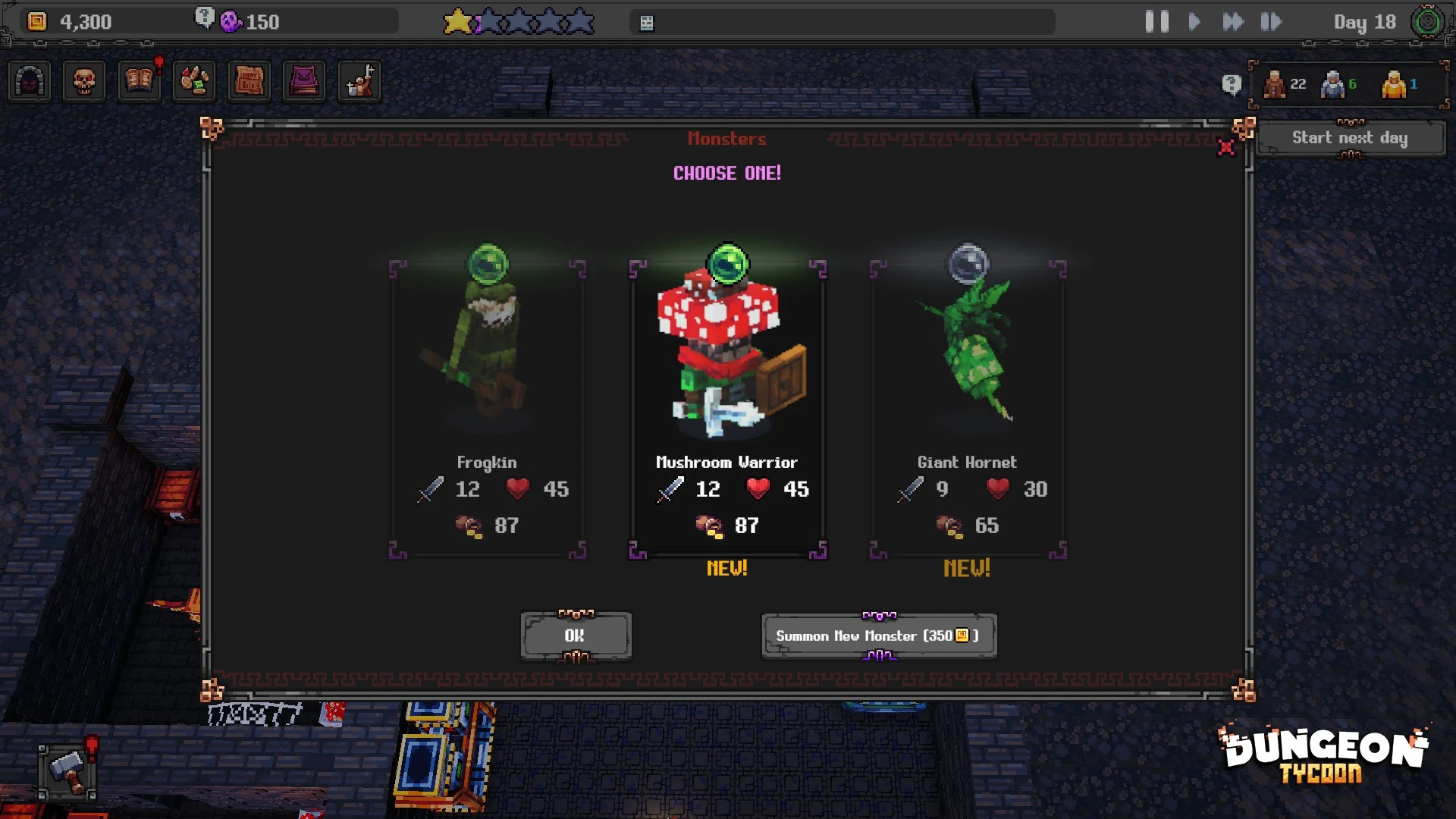This screenshot has width=1456, height=819.
Task: Set game speed to normal play
Action: [1194, 21]
